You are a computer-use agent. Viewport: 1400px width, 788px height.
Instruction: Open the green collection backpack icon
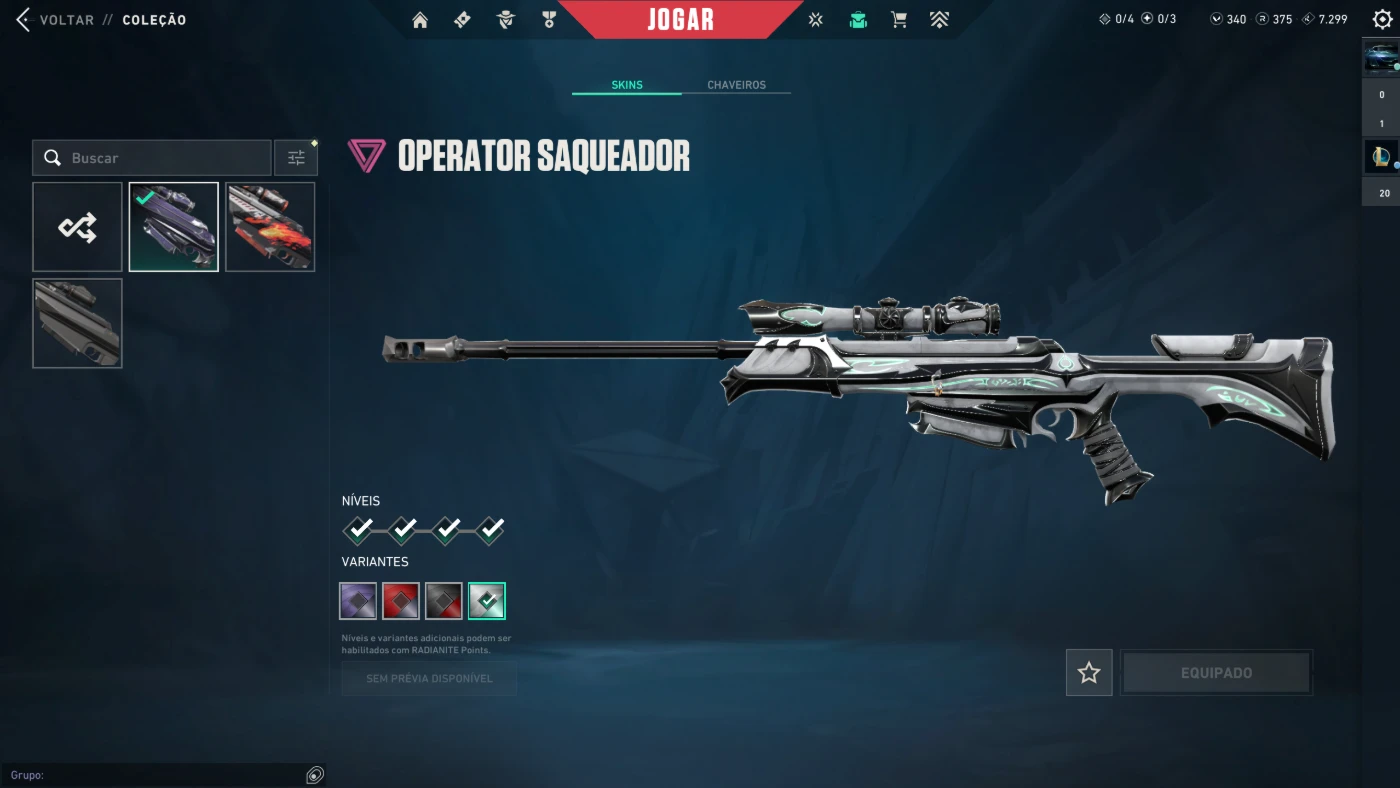pyautogui.click(x=858, y=20)
